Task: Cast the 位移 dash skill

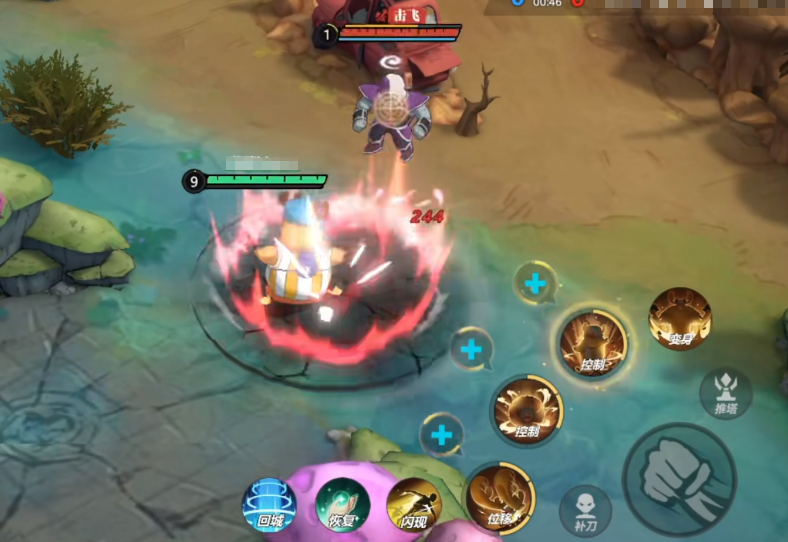Action: point(500,498)
